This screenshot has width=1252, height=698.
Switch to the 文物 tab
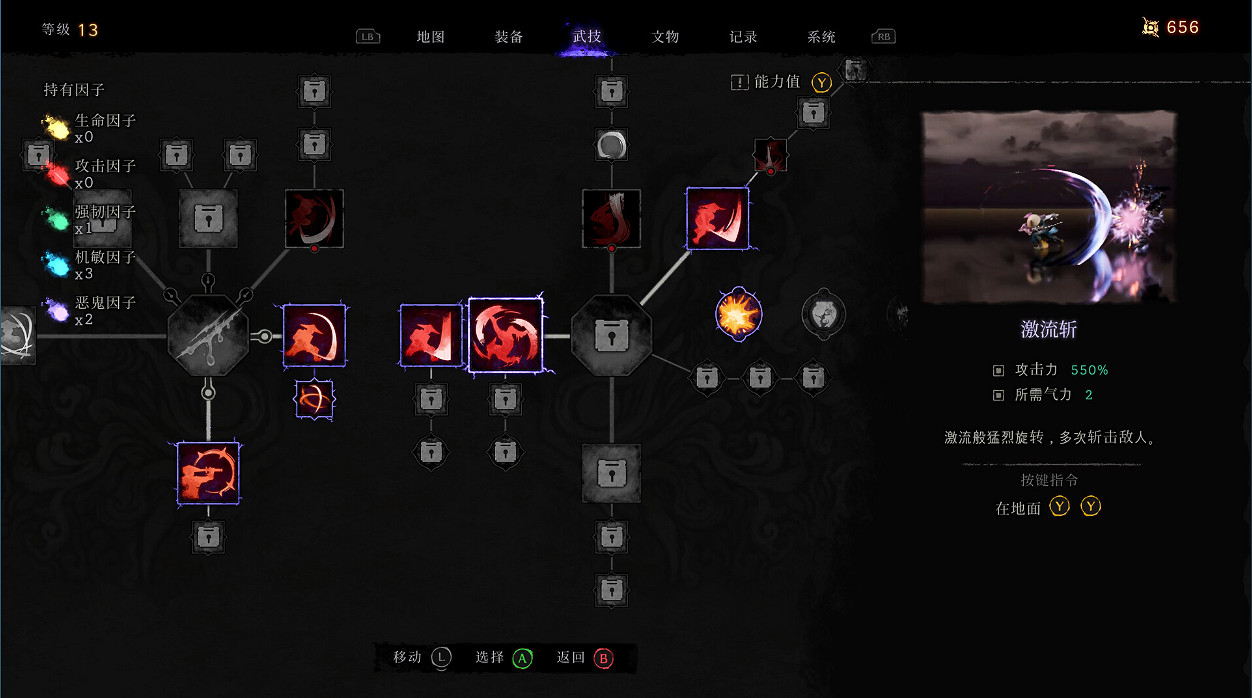point(665,37)
